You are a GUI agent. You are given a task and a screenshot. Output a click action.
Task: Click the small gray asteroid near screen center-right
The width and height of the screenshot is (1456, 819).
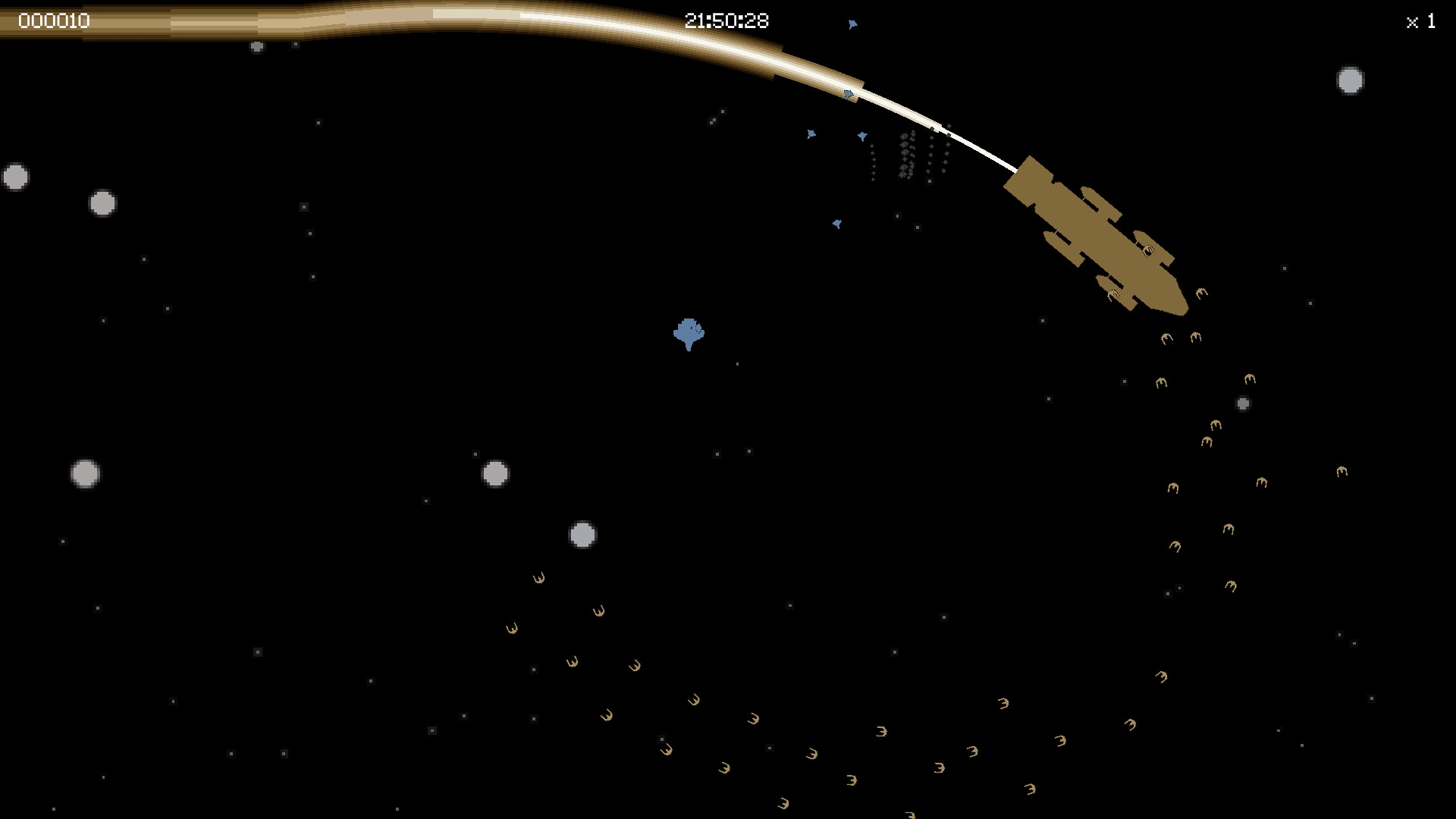[1242, 404]
